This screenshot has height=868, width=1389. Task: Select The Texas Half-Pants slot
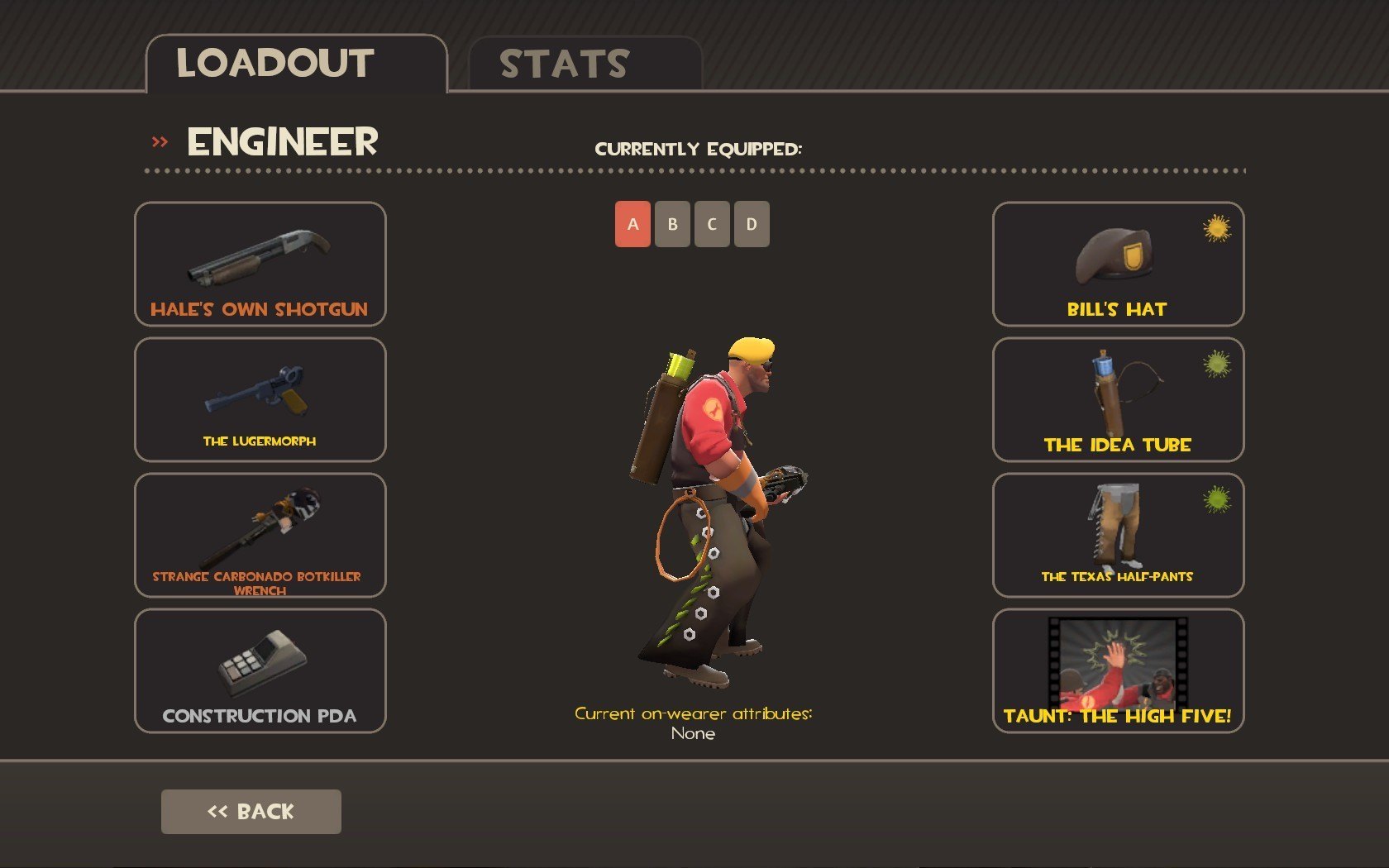click(x=1118, y=535)
